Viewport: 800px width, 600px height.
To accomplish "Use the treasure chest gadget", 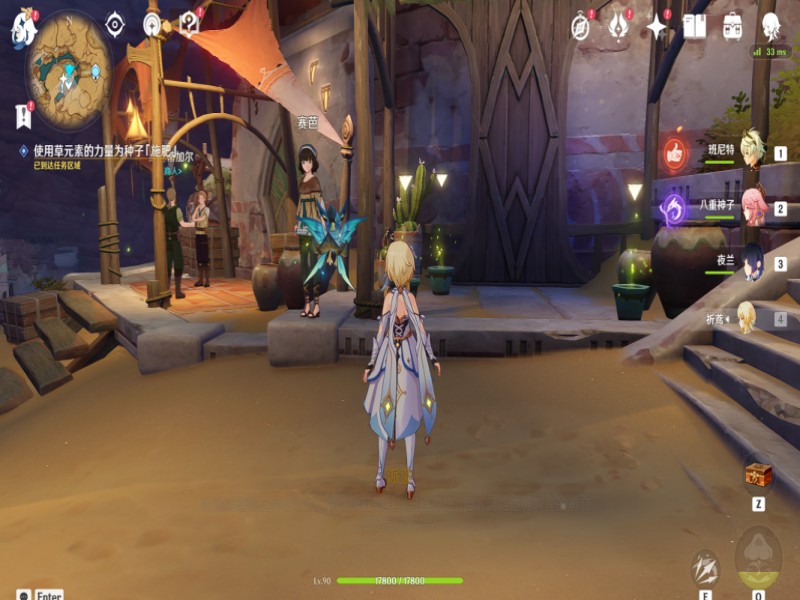I will [x=759, y=476].
